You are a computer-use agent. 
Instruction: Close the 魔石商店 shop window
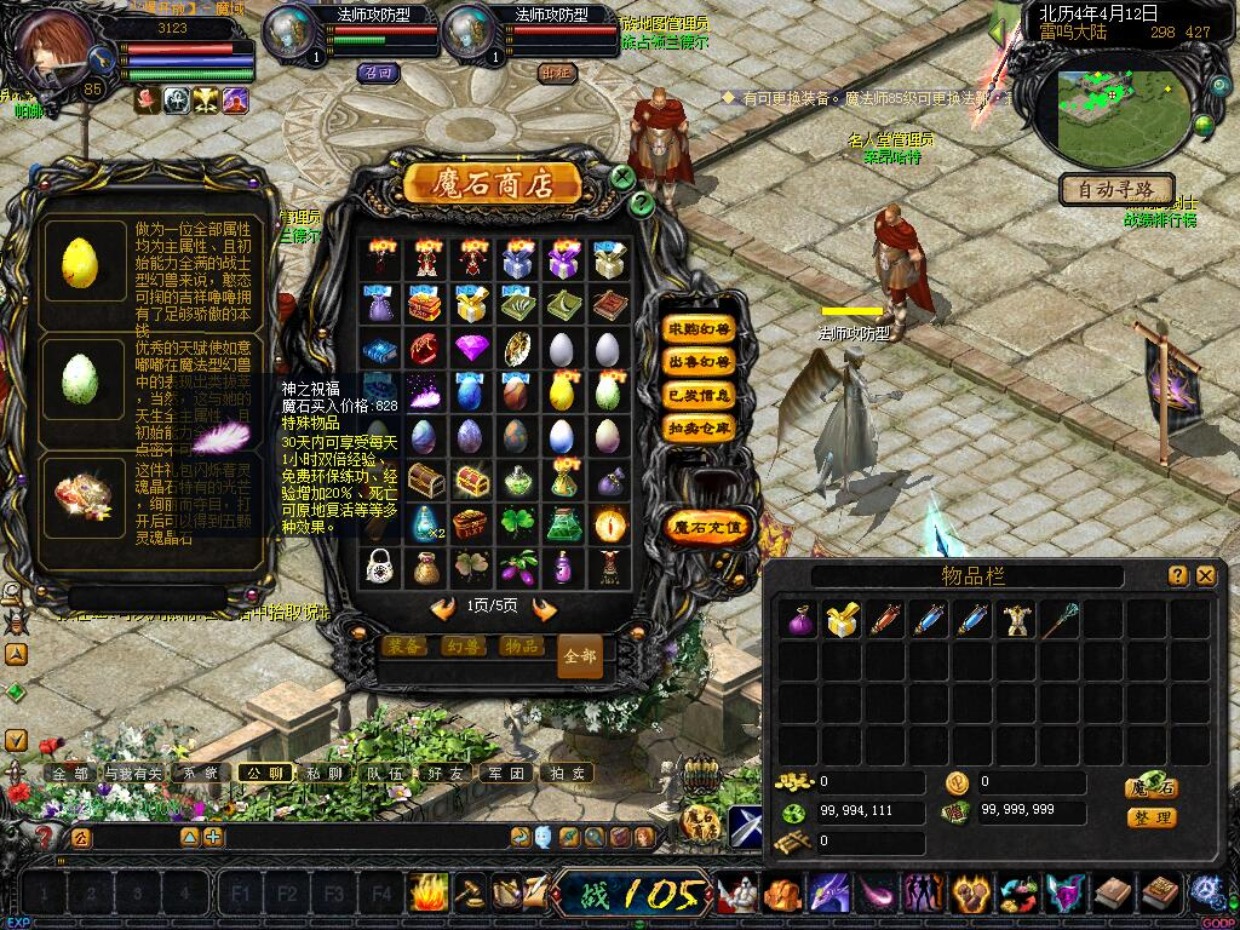click(x=623, y=178)
